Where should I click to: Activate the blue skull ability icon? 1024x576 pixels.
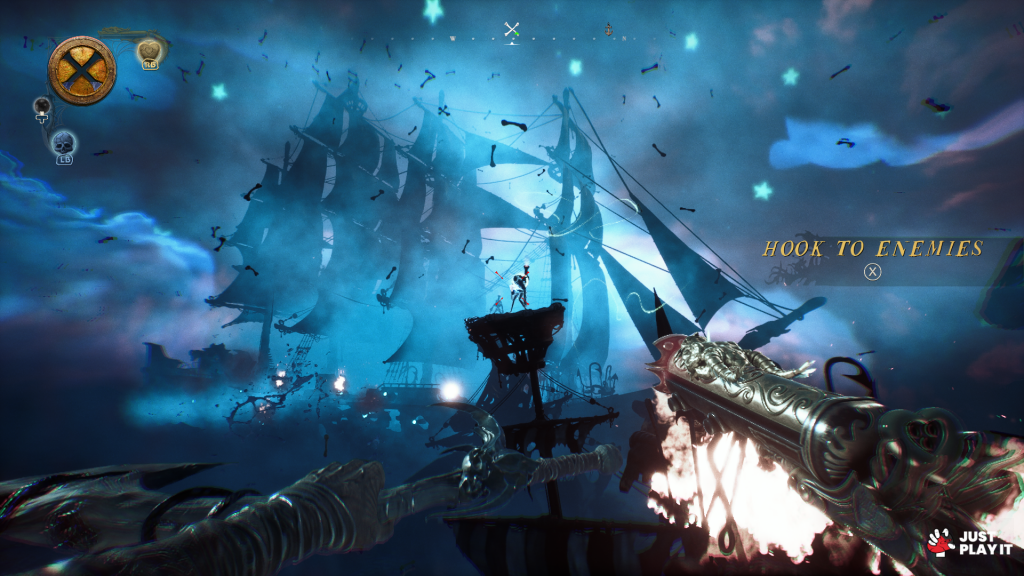tap(63, 143)
